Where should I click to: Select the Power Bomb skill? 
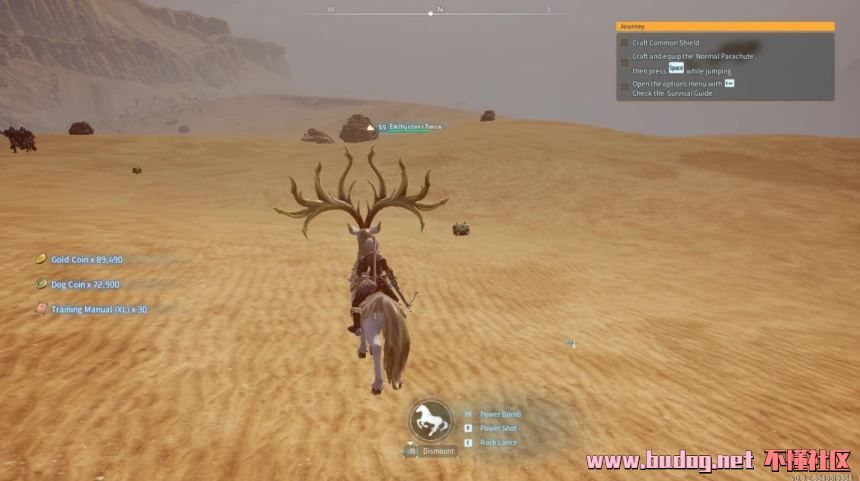pos(499,414)
